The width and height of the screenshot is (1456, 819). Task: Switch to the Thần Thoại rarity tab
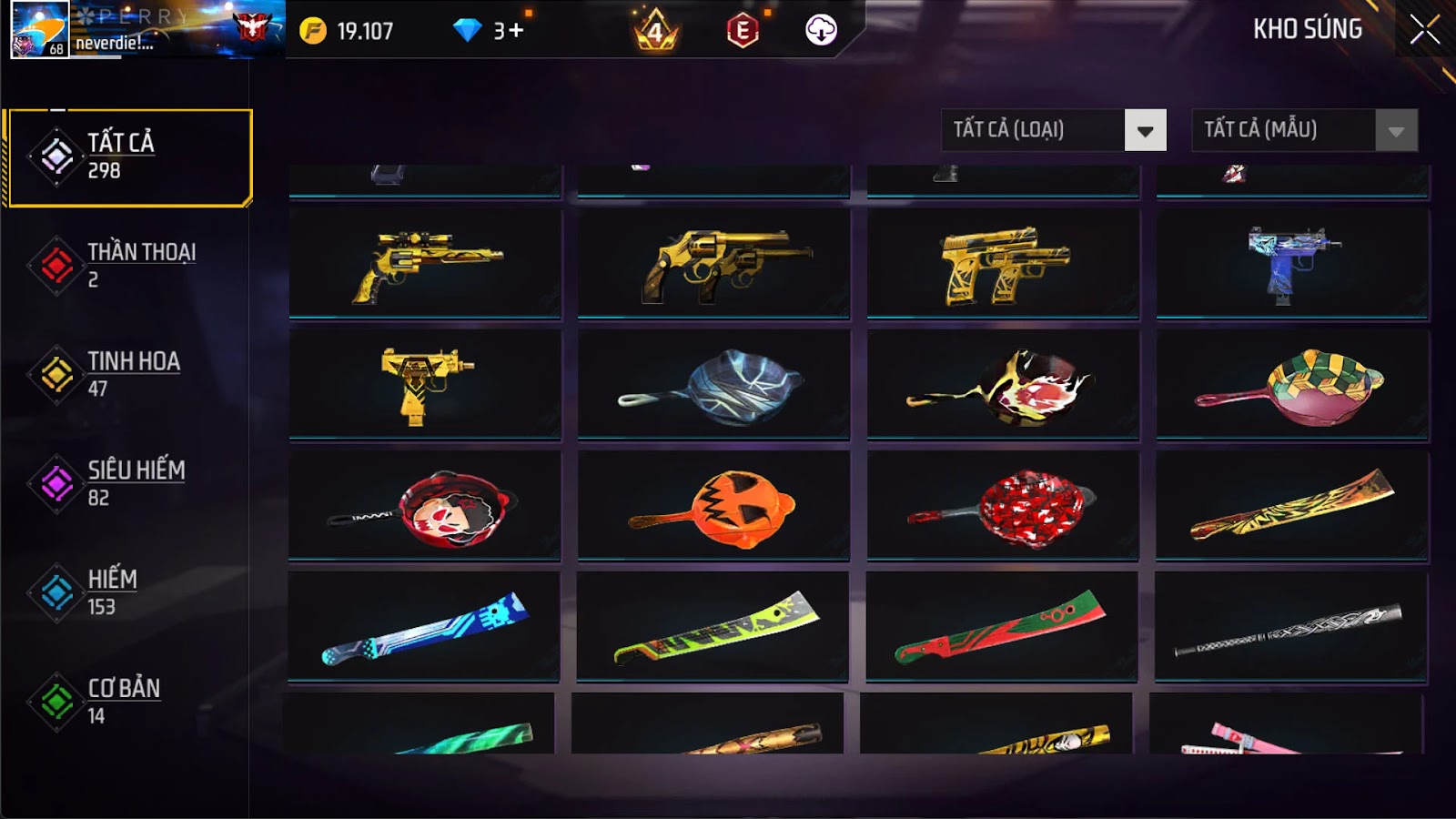pos(127,265)
